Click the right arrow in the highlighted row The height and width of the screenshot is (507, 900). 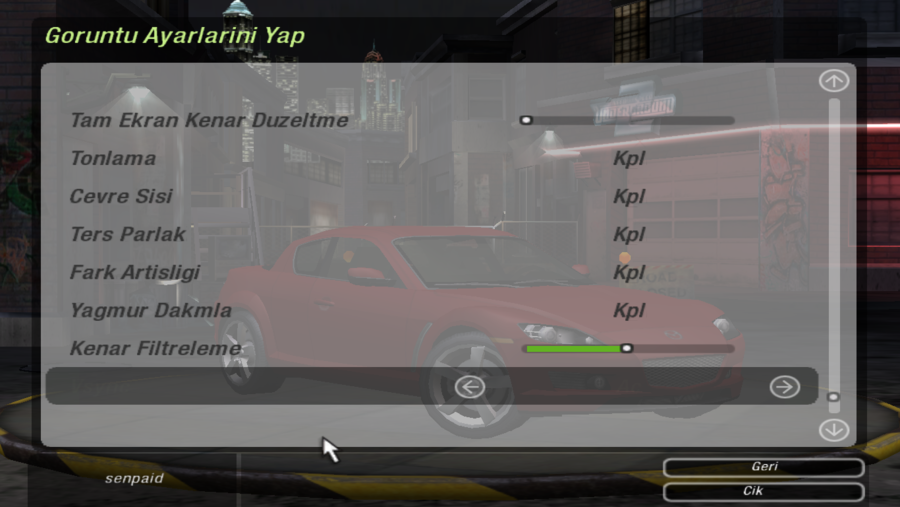[785, 387]
